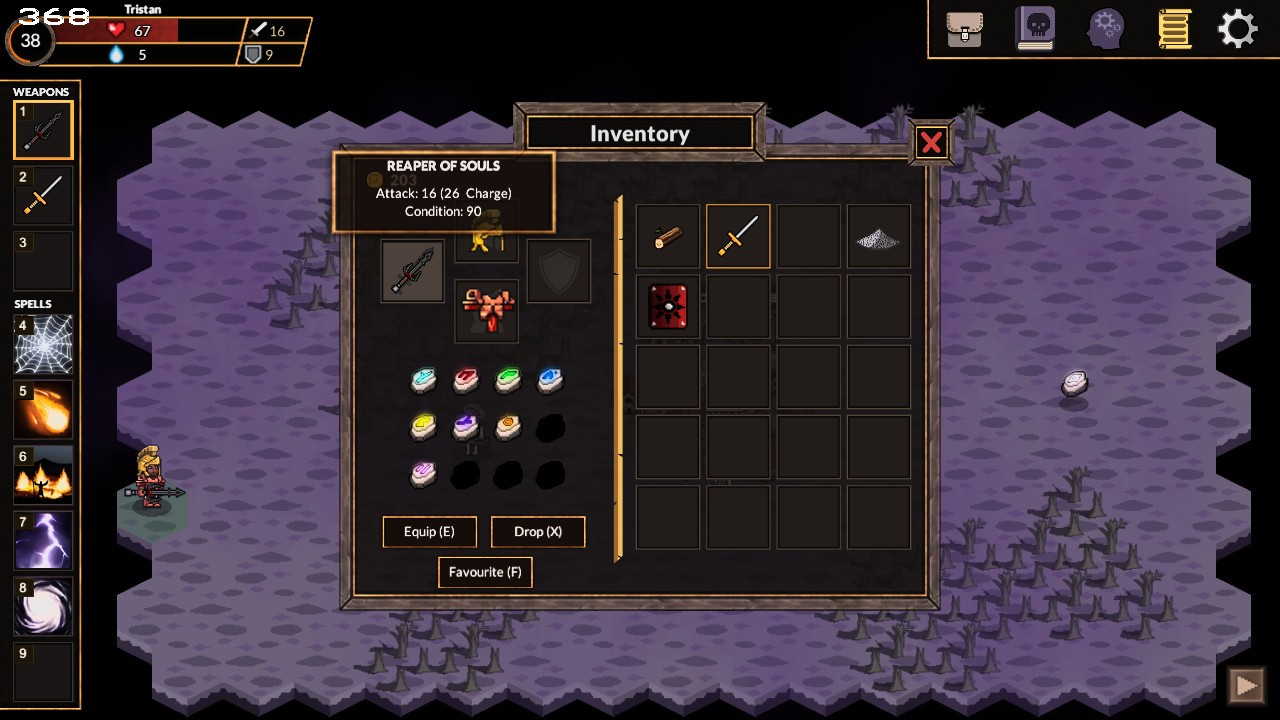The width and height of the screenshot is (1280, 720).
Task: Select the wooden log inventory slot
Action: (x=668, y=237)
